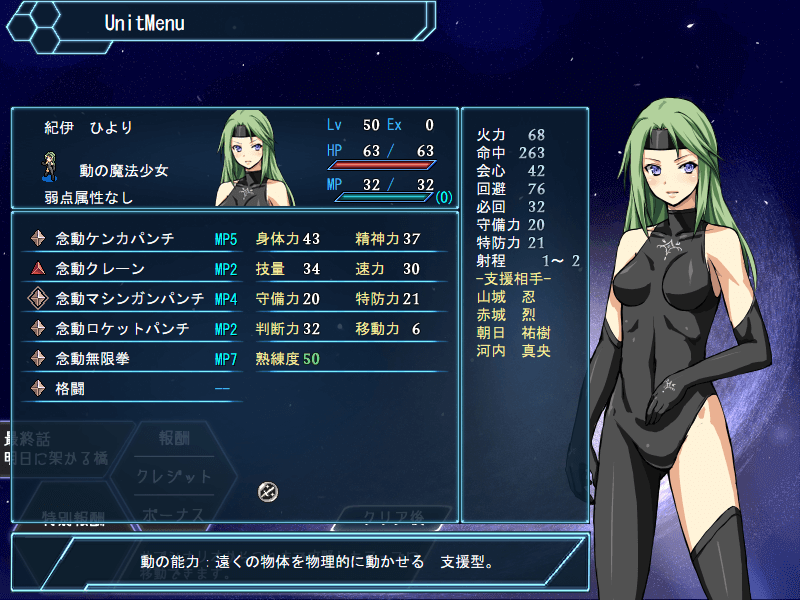800x600 pixels.
Task: Choose the 念動クレーン skill row
Action: click(100, 269)
